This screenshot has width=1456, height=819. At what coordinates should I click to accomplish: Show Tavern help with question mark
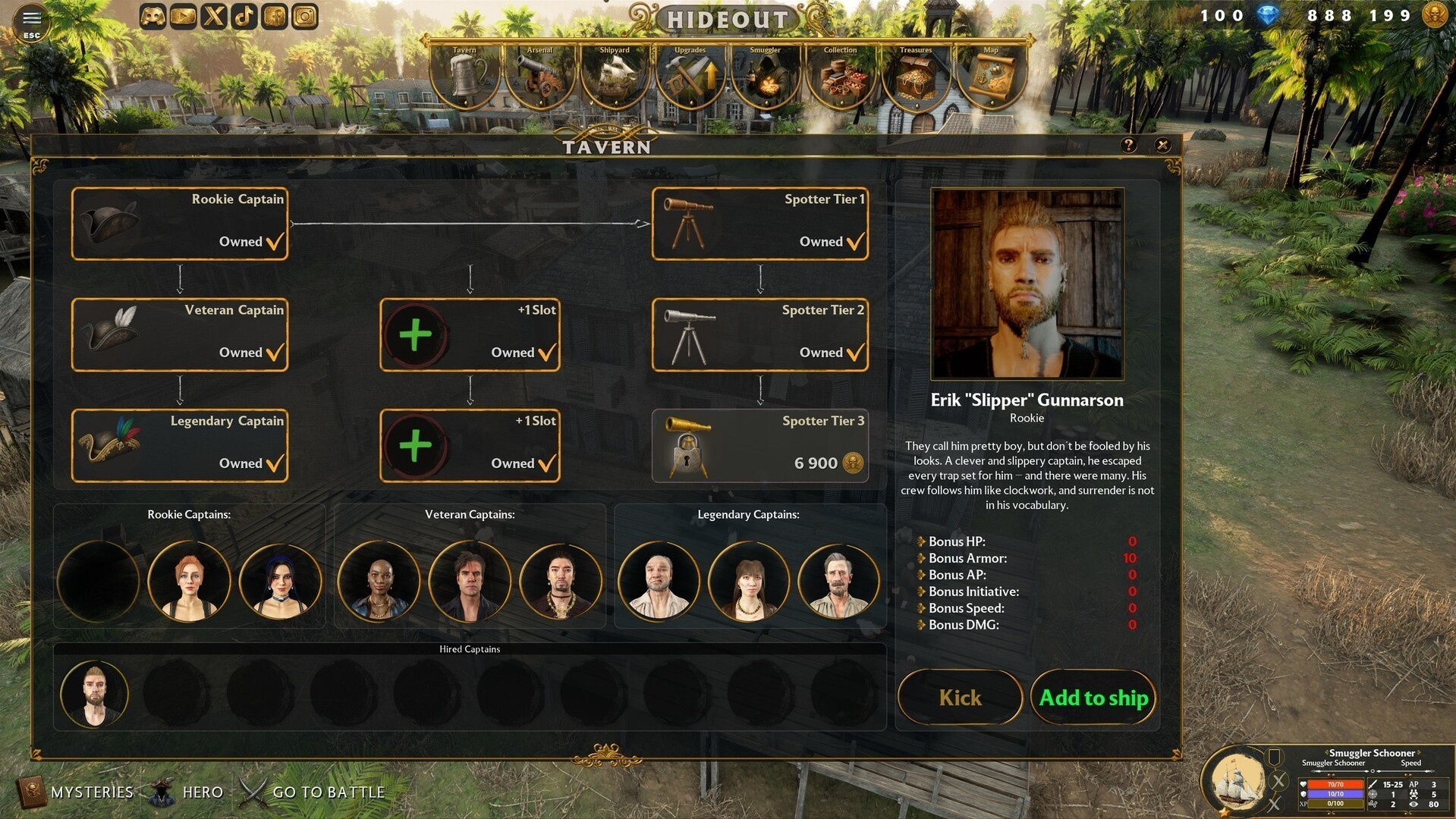click(1128, 145)
